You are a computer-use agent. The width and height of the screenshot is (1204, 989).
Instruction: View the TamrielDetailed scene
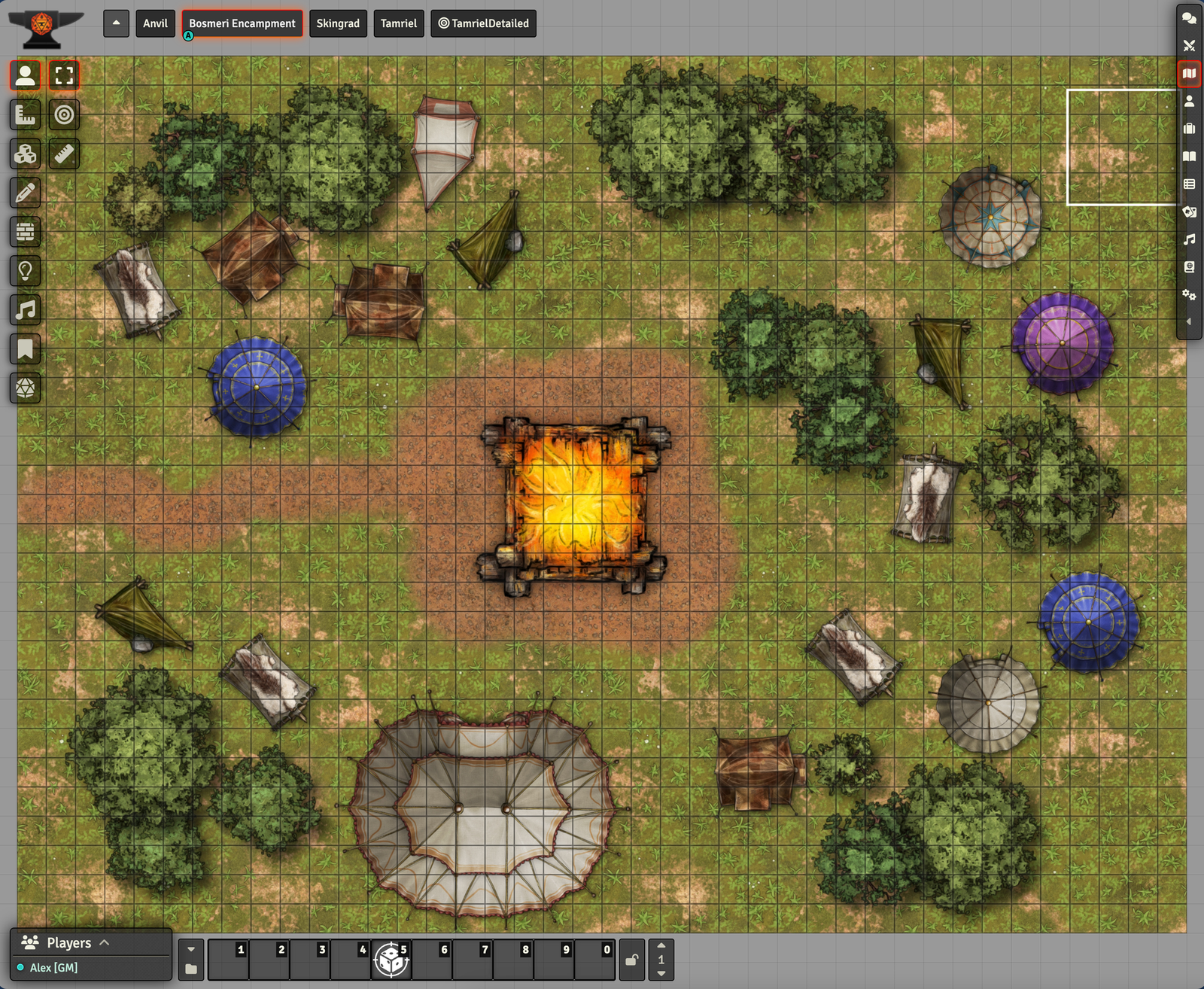coord(483,23)
